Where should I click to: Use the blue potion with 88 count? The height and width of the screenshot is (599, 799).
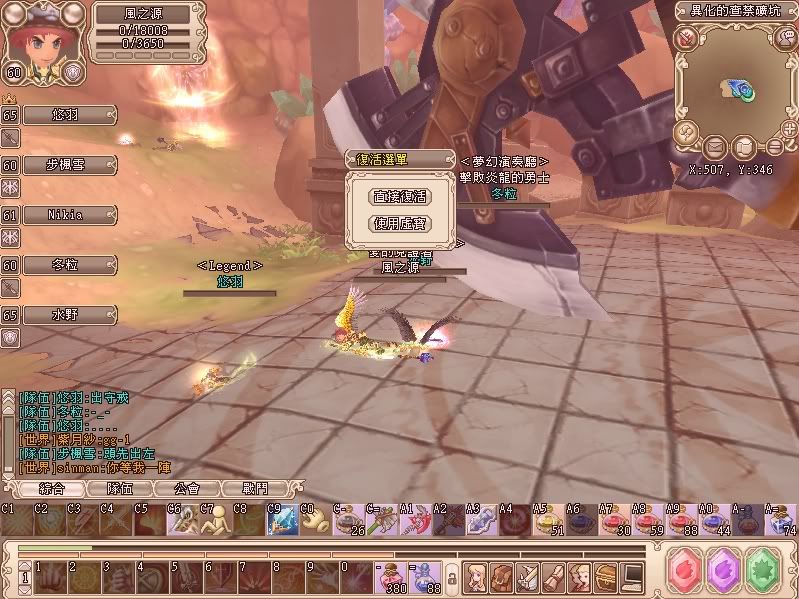pyautogui.click(x=424, y=575)
